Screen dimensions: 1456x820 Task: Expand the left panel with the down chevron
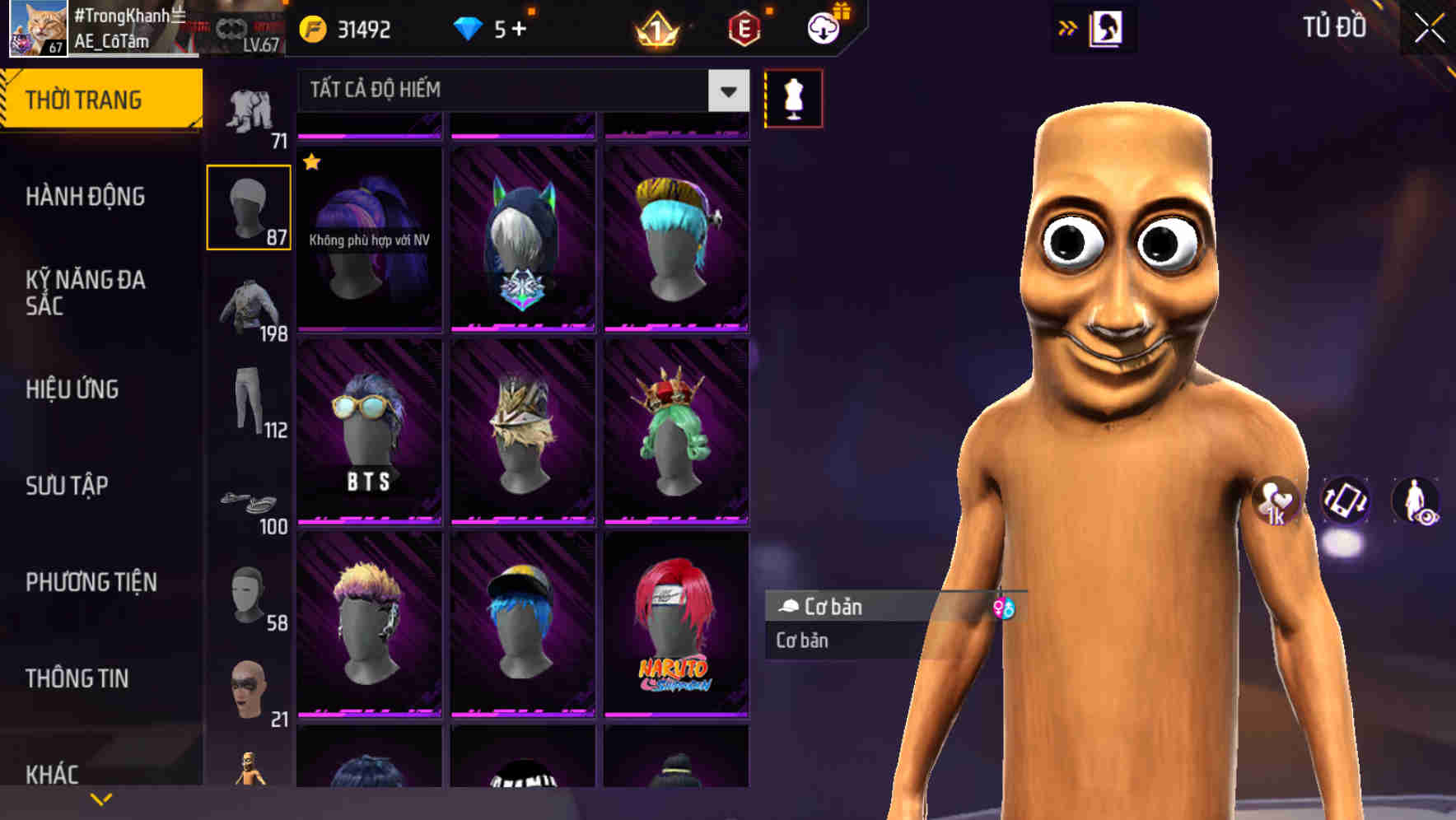click(100, 798)
